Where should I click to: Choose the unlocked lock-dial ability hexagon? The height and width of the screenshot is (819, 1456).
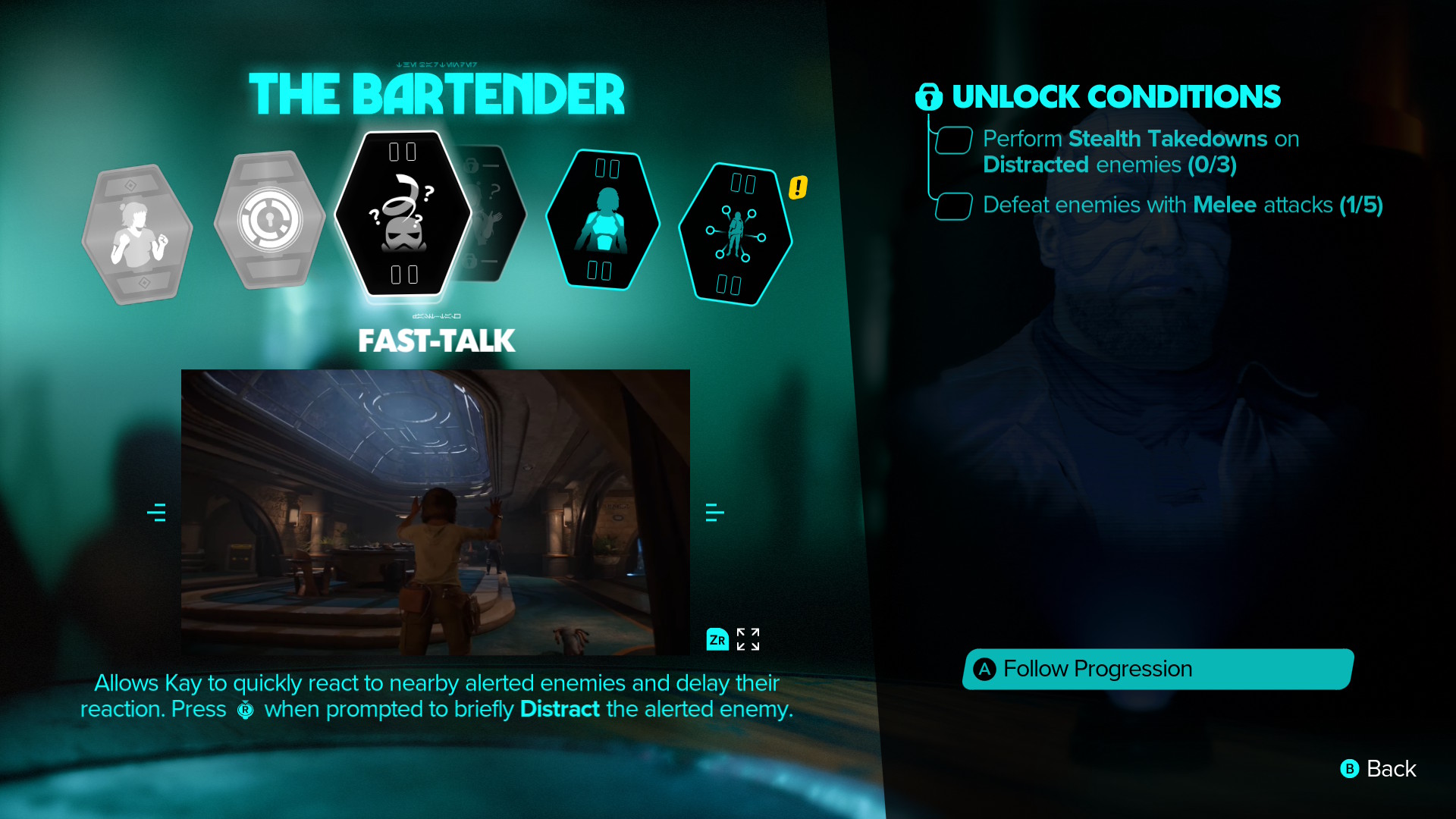tap(269, 220)
